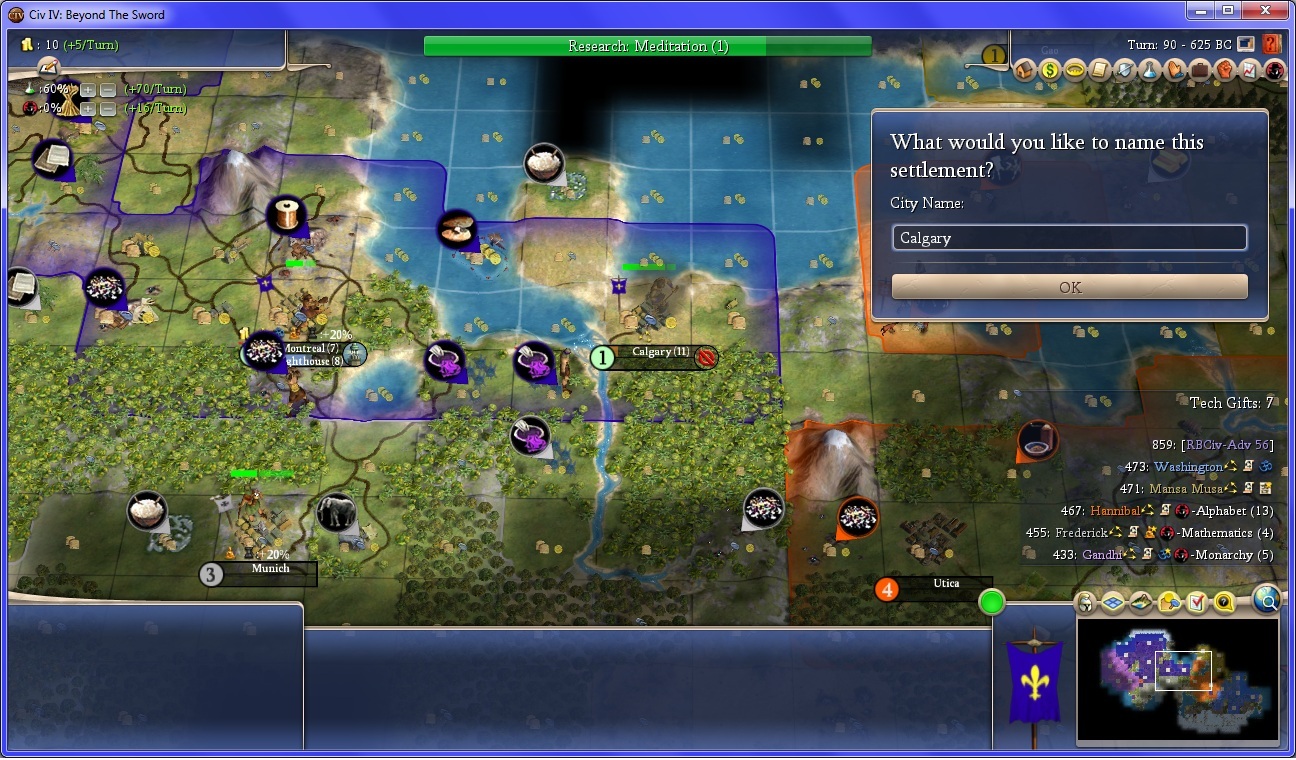Open the Foreign Advisor scroll icon
1296x760 pixels.
[1100, 71]
